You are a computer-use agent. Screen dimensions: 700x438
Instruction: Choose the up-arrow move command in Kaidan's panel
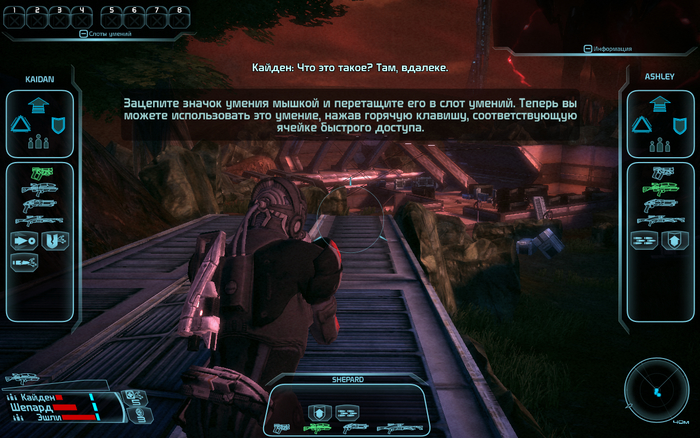[x=40, y=106]
